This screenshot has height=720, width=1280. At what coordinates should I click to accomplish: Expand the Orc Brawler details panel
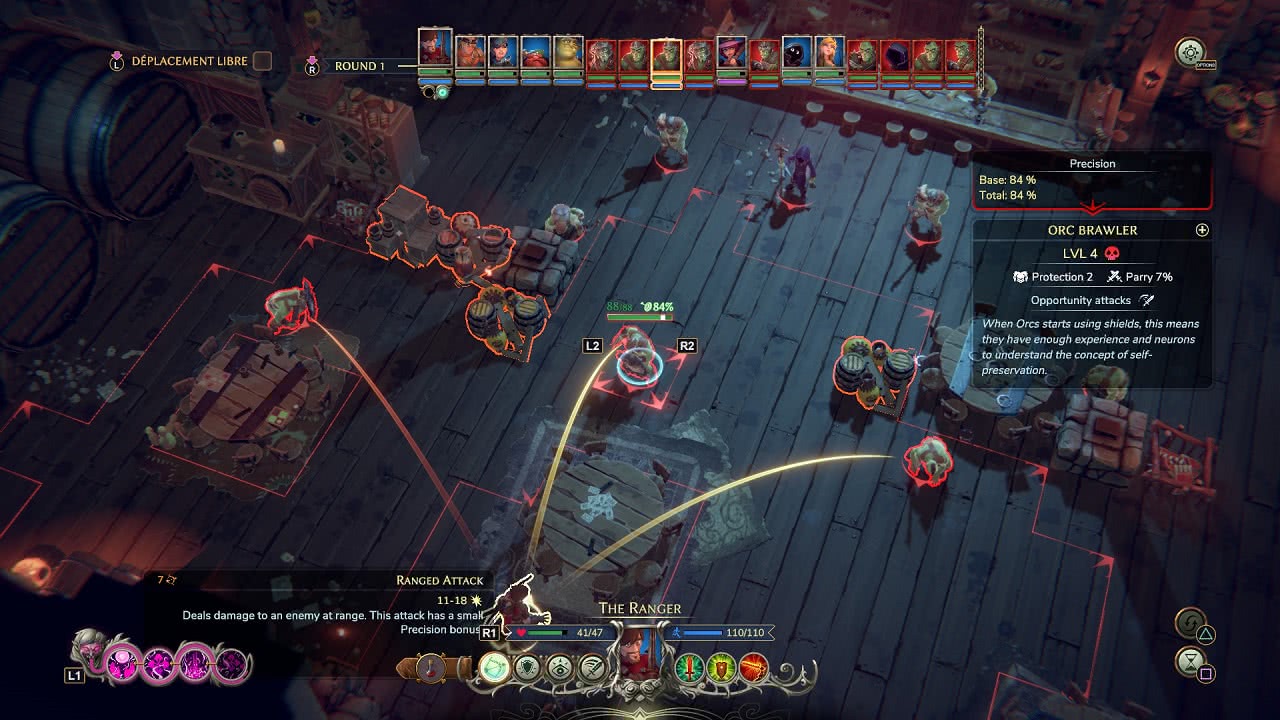coord(1202,230)
